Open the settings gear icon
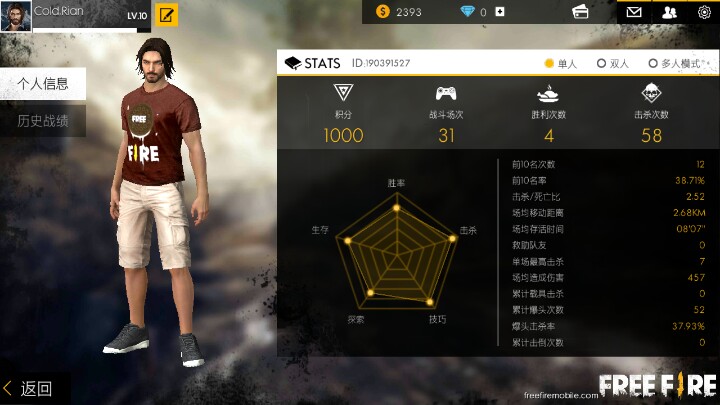Viewport: 720px width, 405px height. pos(704,12)
